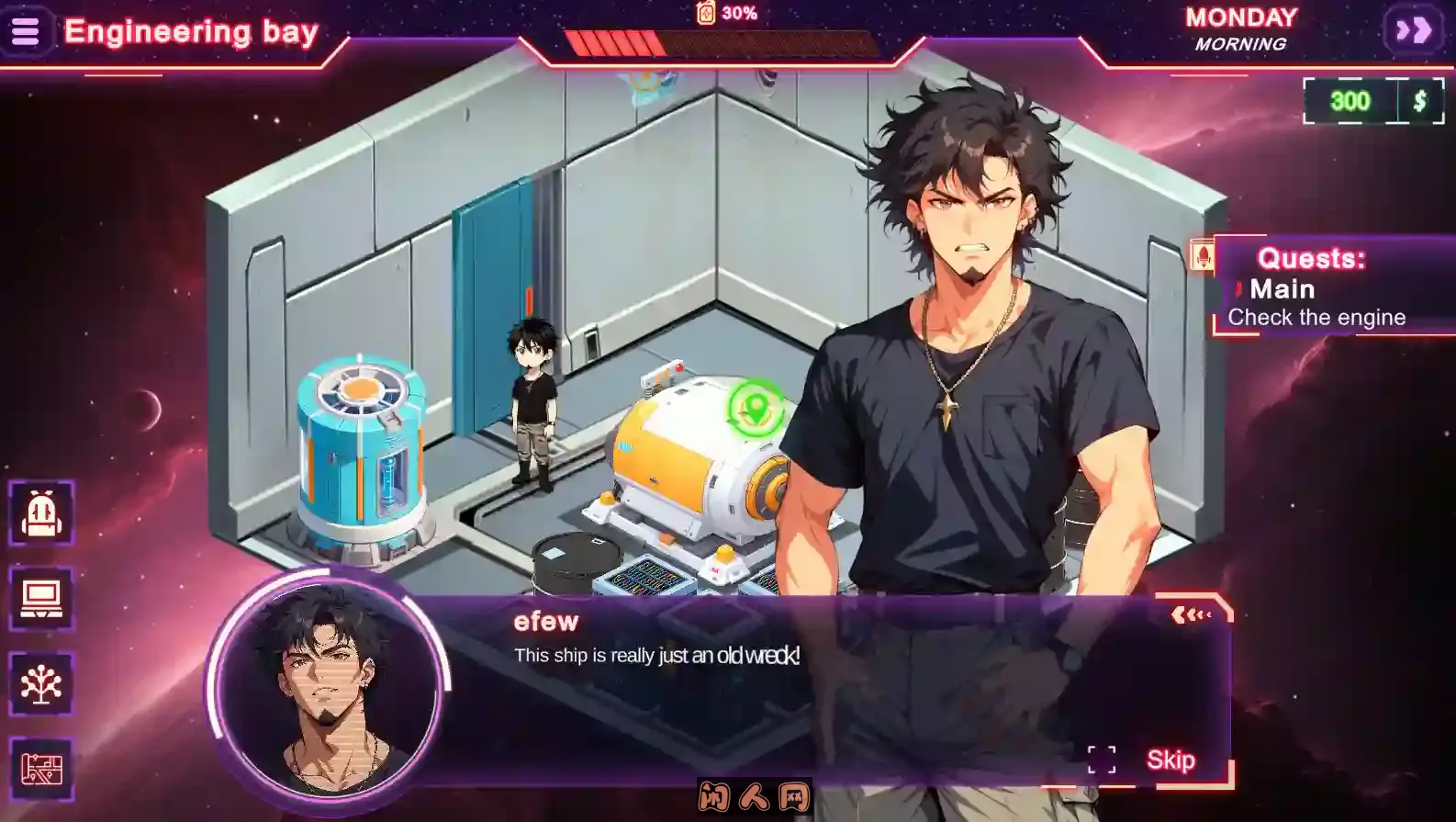Screen dimensions: 1456x822
Task: Skip the current dialogue
Action: pyautogui.click(x=1170, y=760)
